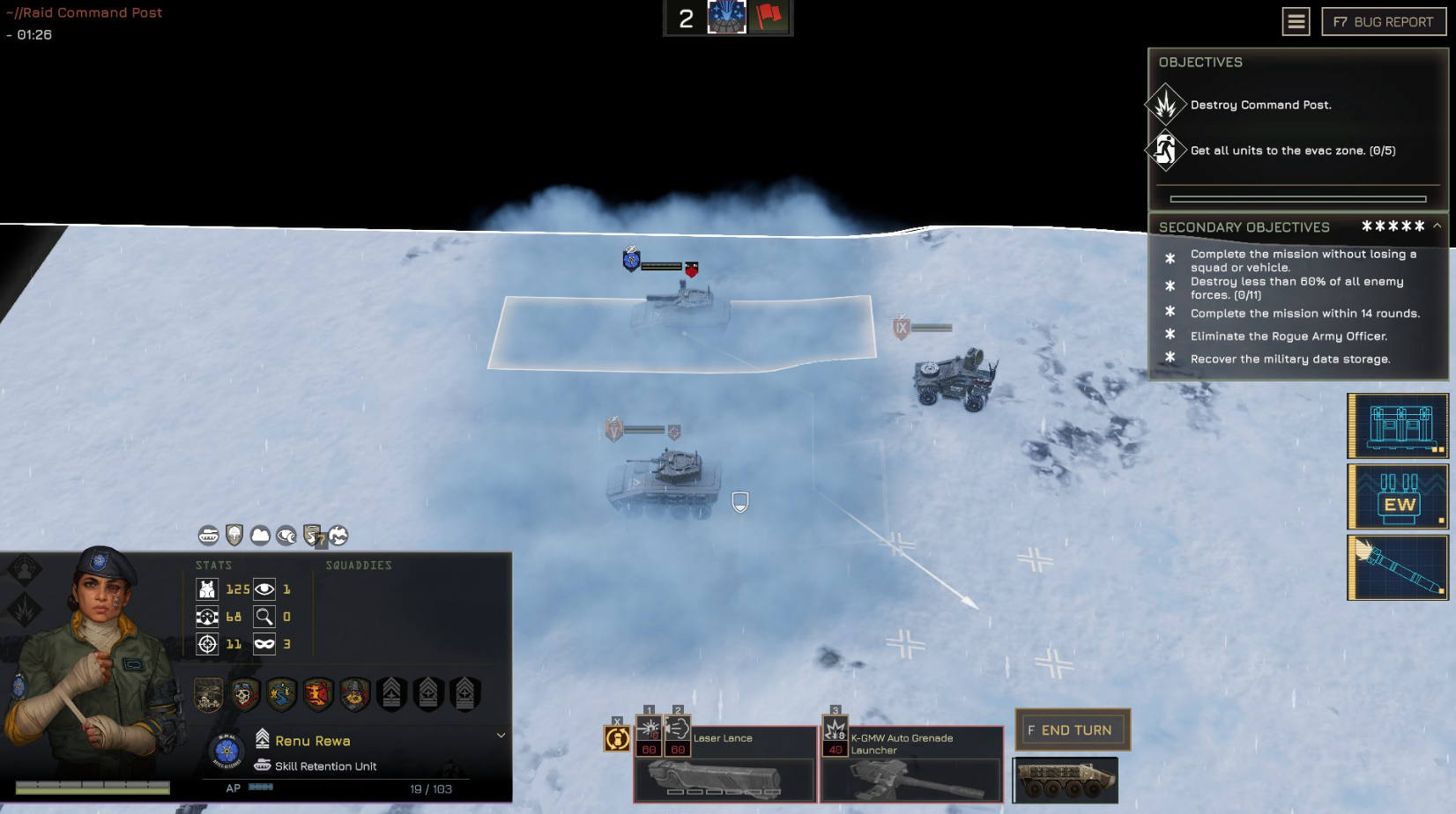This screenshot has width=1456, height=814.
Task: Open the Bug Report button
Action: click(x=1383, y=22)
